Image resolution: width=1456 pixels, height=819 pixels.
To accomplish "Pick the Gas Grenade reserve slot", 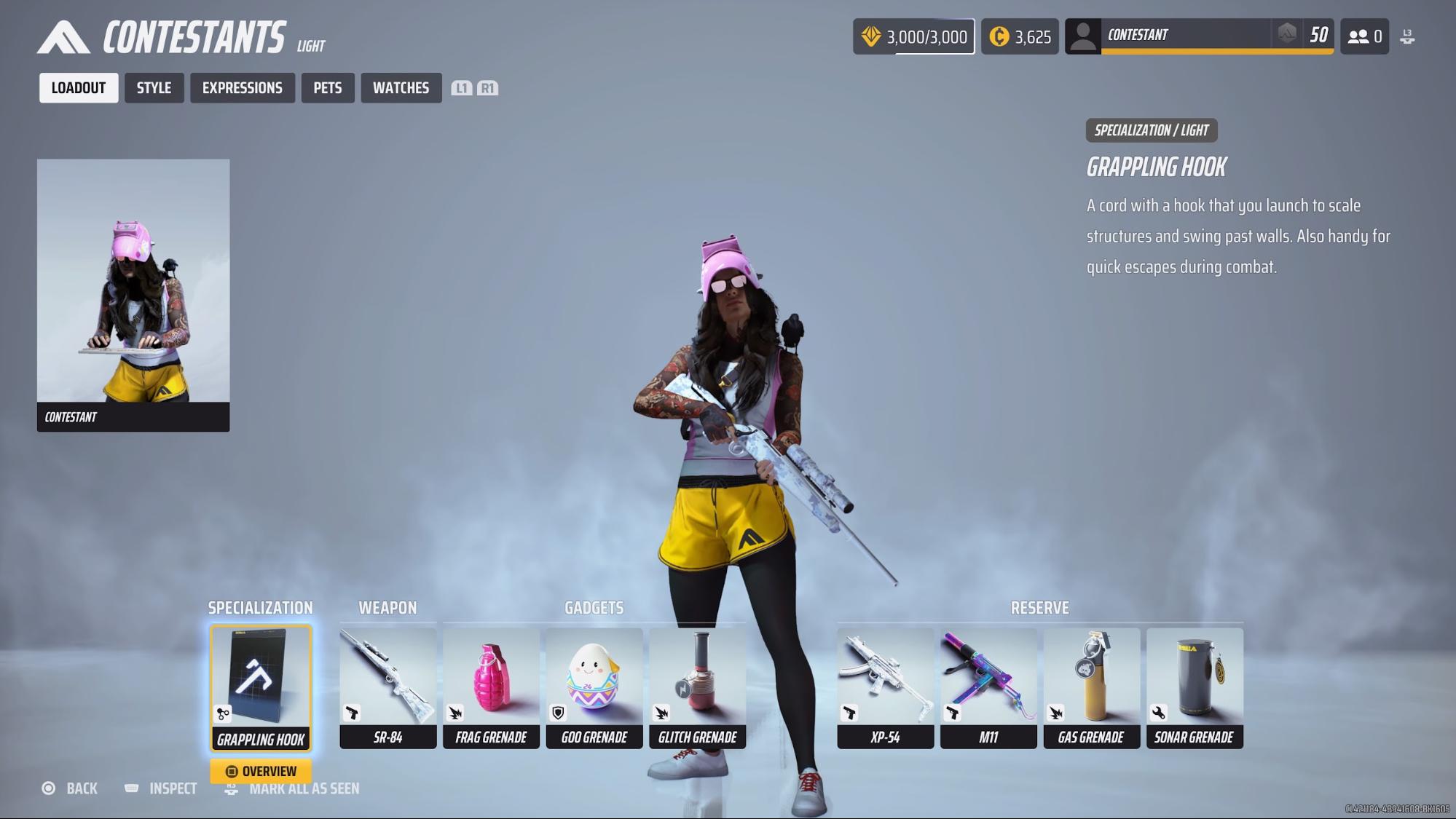I will [1091, 688].
